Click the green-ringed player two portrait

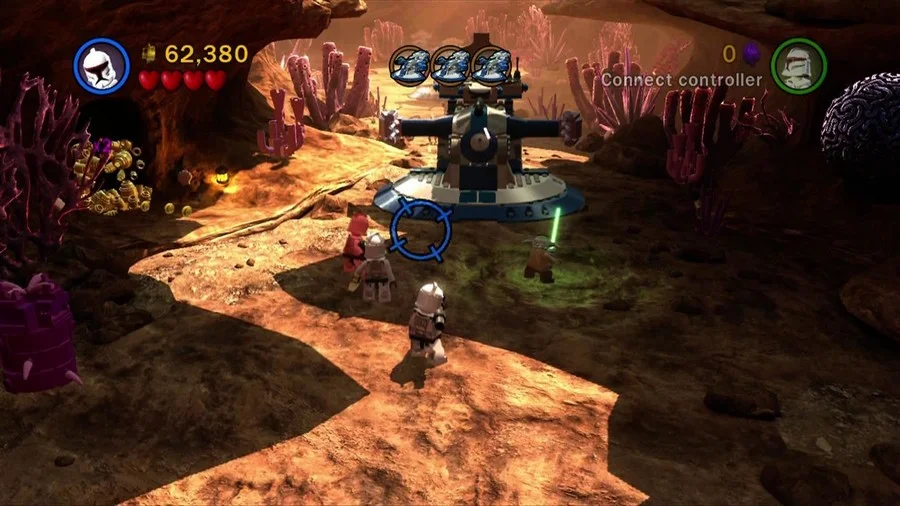799,66
